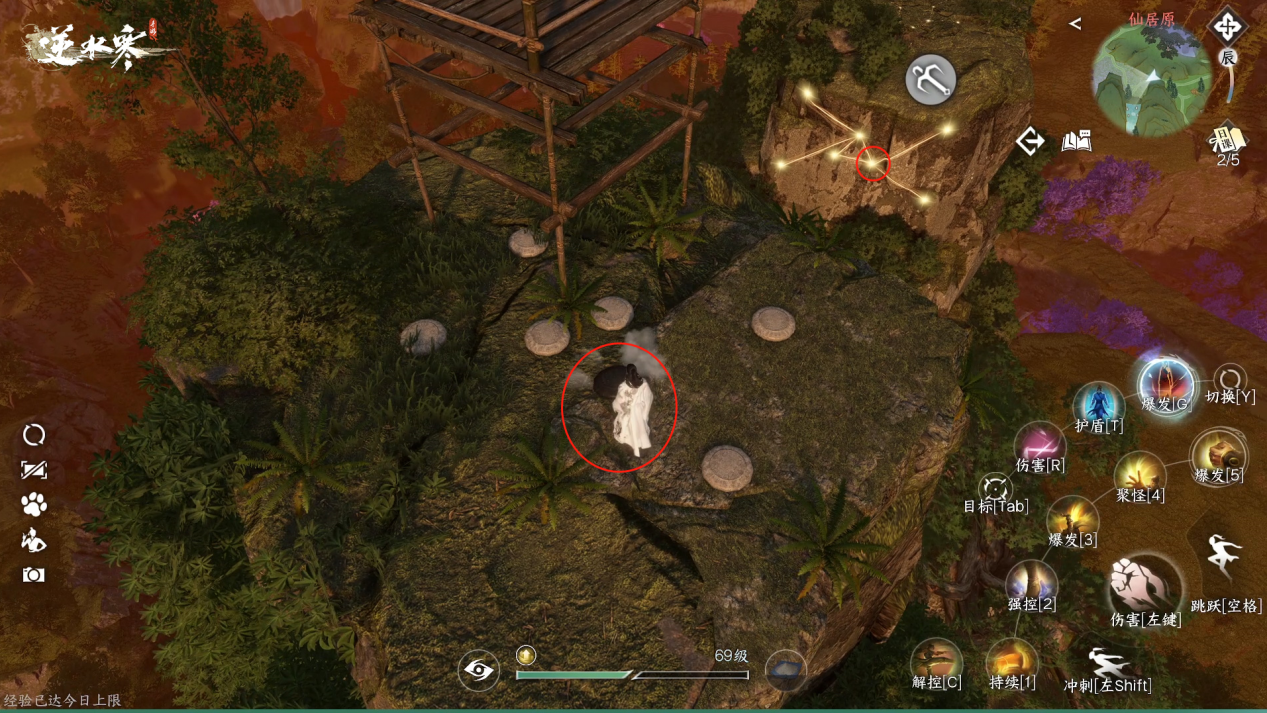The height and width of the screenshot is (713, 1267).
Task: Activate the 解控 break-free skill
Action: [x=937, y=662]
